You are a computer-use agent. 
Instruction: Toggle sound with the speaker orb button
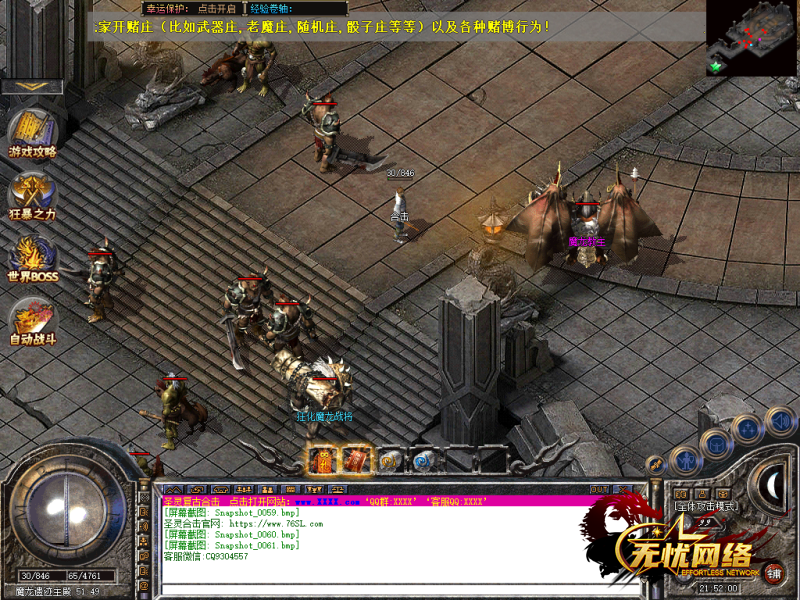[781, 420]
